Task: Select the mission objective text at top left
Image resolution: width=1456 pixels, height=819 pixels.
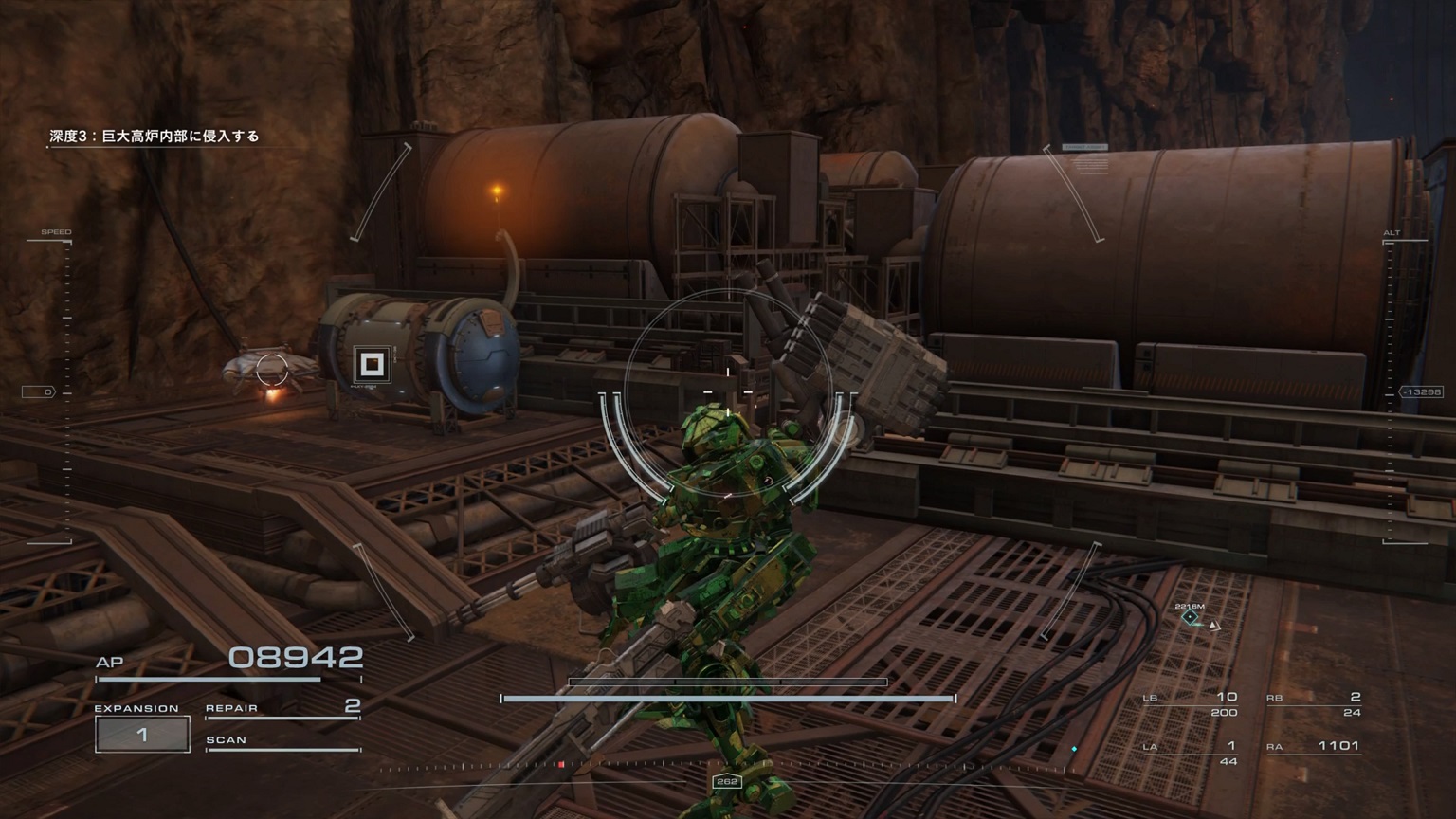Action: (x=152, y=135)
